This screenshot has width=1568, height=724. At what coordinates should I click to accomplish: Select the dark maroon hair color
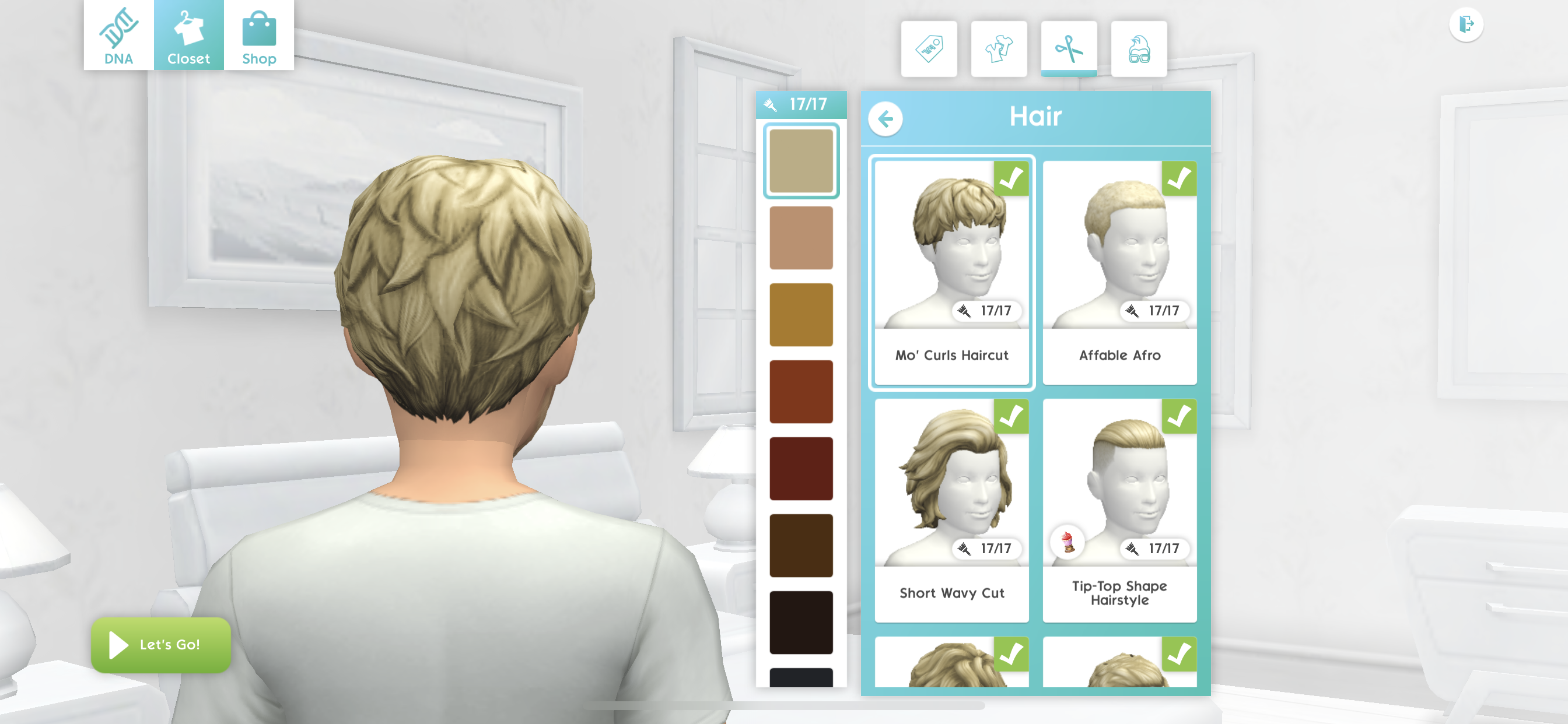pyautogui.click(x=801, y=469)
